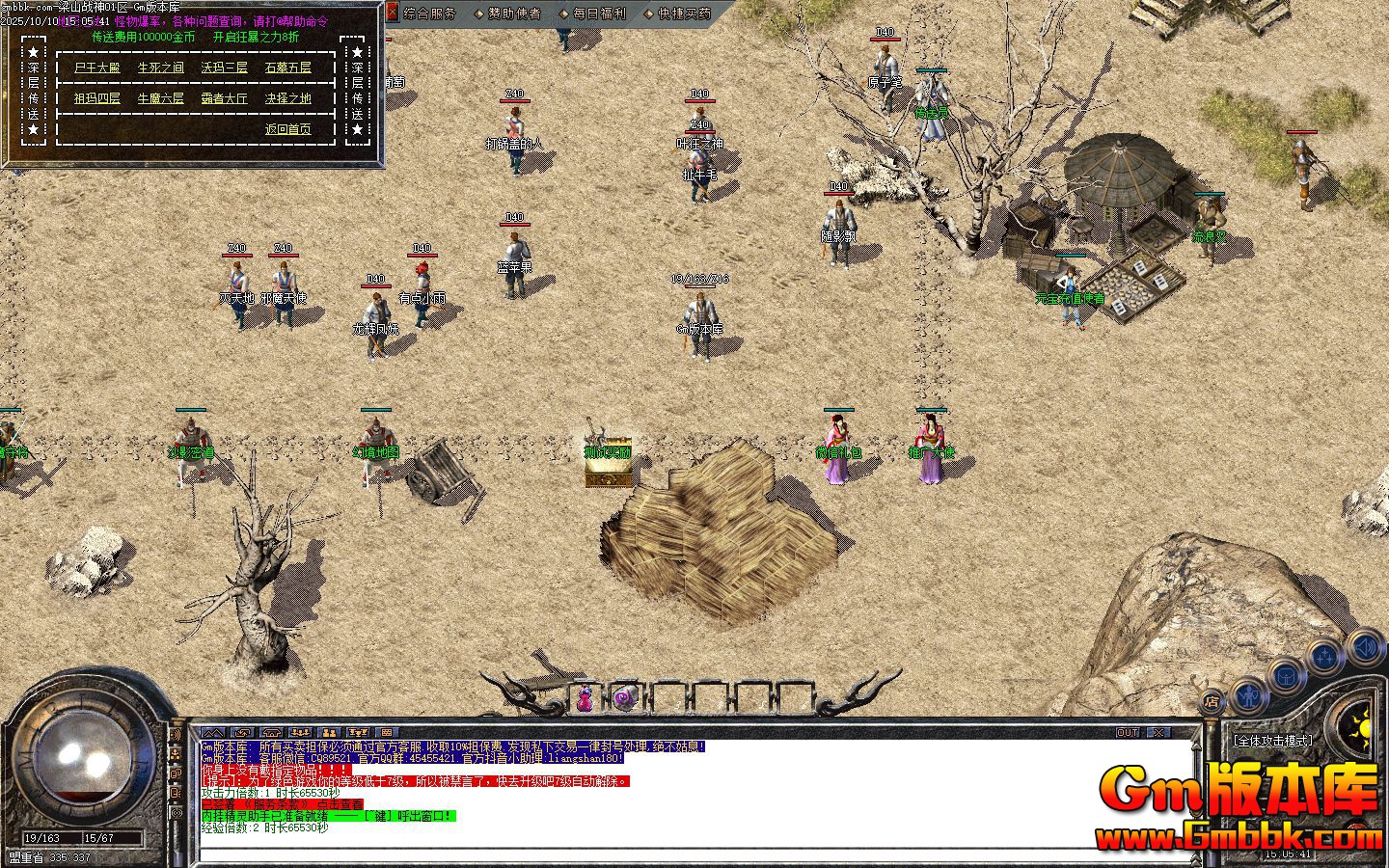Travel to 石墓五层
This screenshot has width=1389, height=868.
click(x=288, y=68)
